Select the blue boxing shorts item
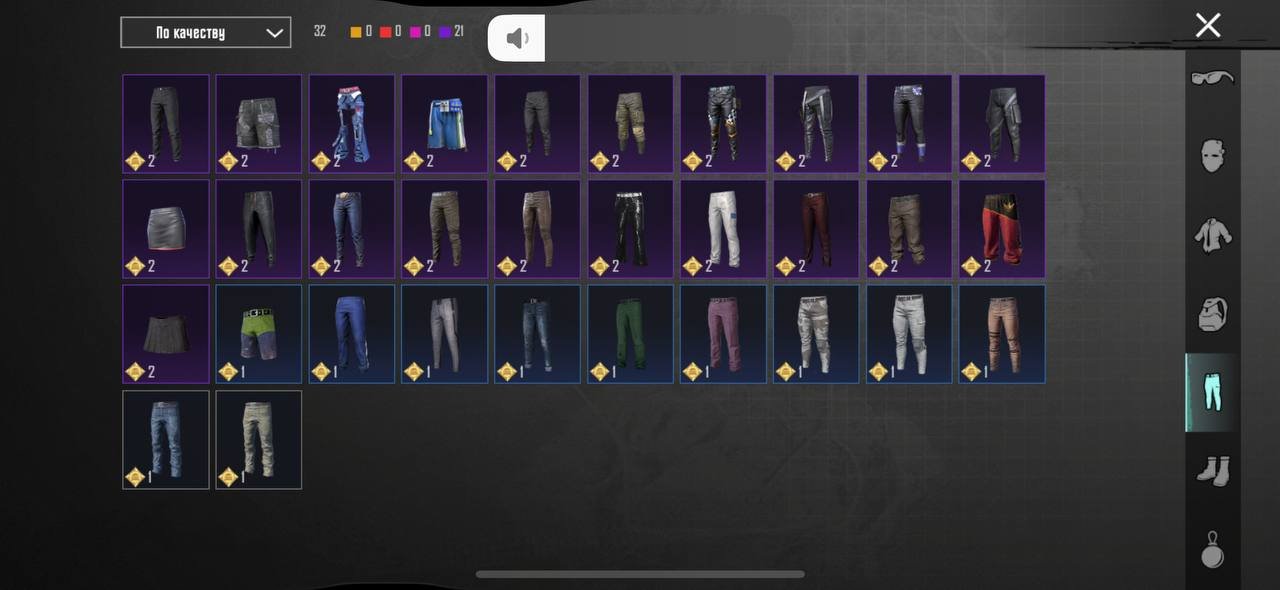The height and width of the screenshot is (590, 1280). tap(445, 124)
